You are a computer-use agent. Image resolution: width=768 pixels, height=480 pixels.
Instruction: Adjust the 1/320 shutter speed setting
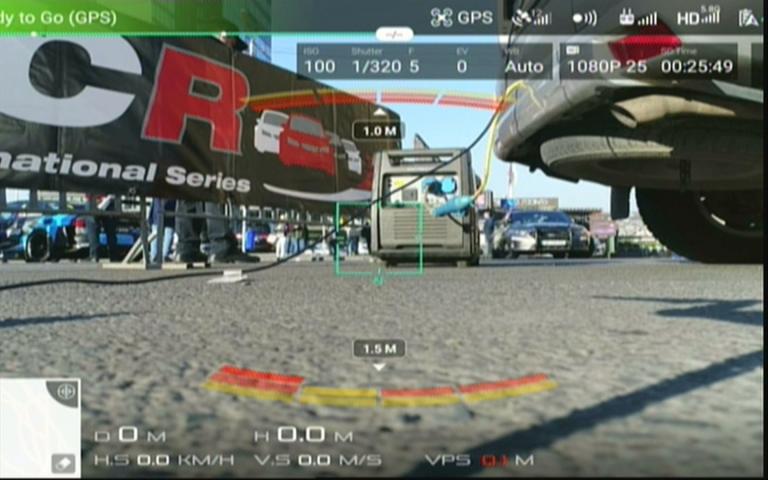(x=376, y=61)
